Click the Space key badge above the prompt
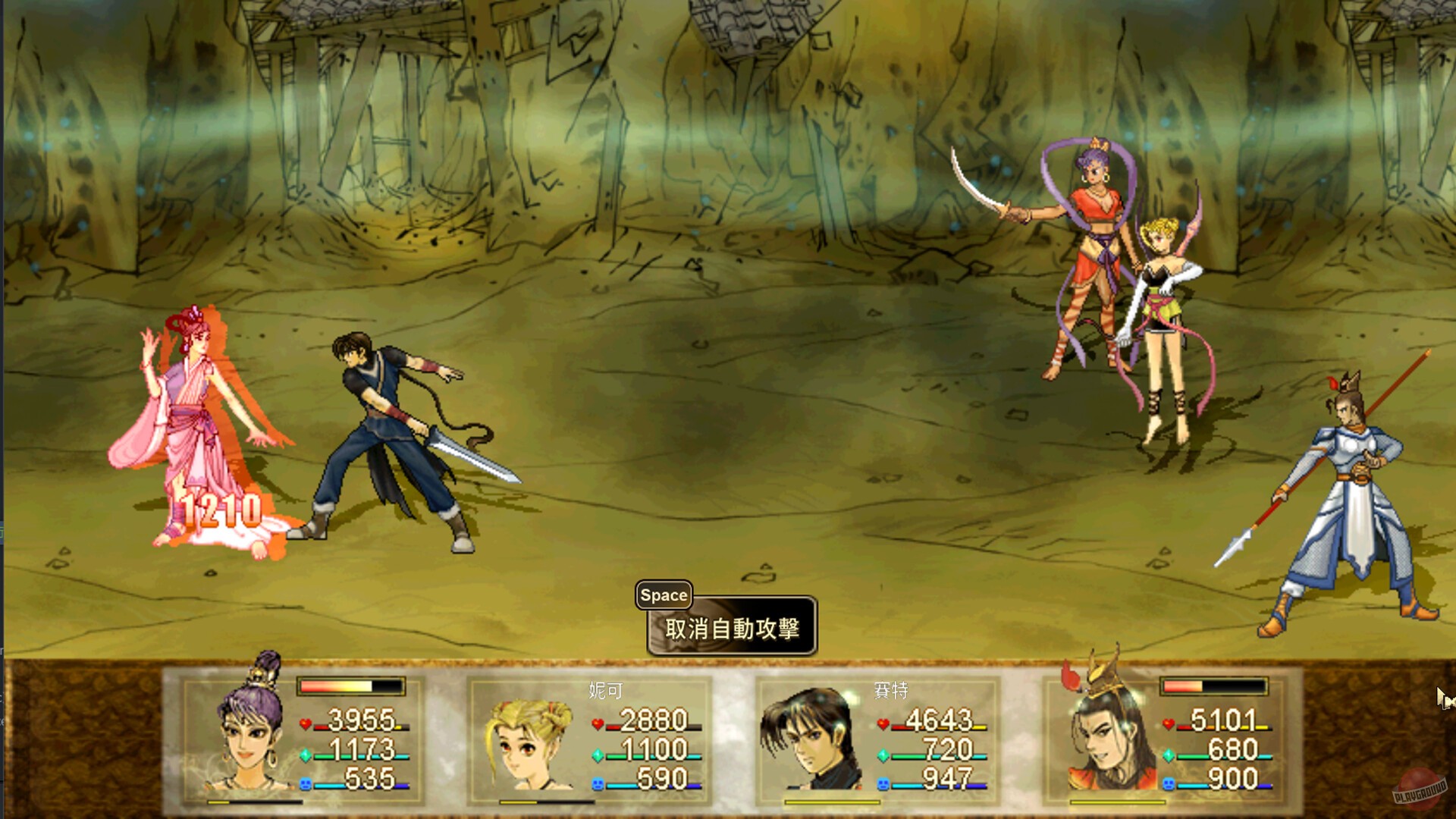This screenshot has width=1456, height=819. click(x=664, y=595)
